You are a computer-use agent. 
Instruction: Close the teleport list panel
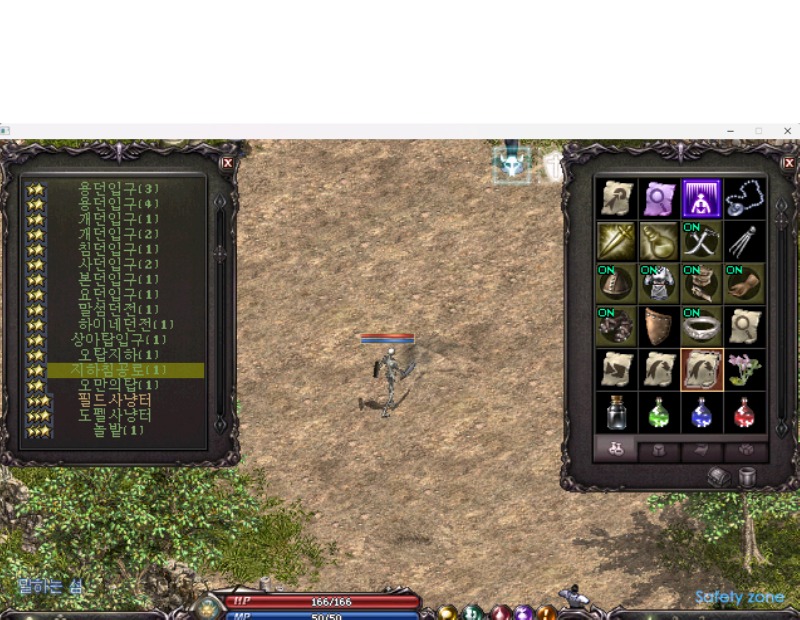(227, 163)
